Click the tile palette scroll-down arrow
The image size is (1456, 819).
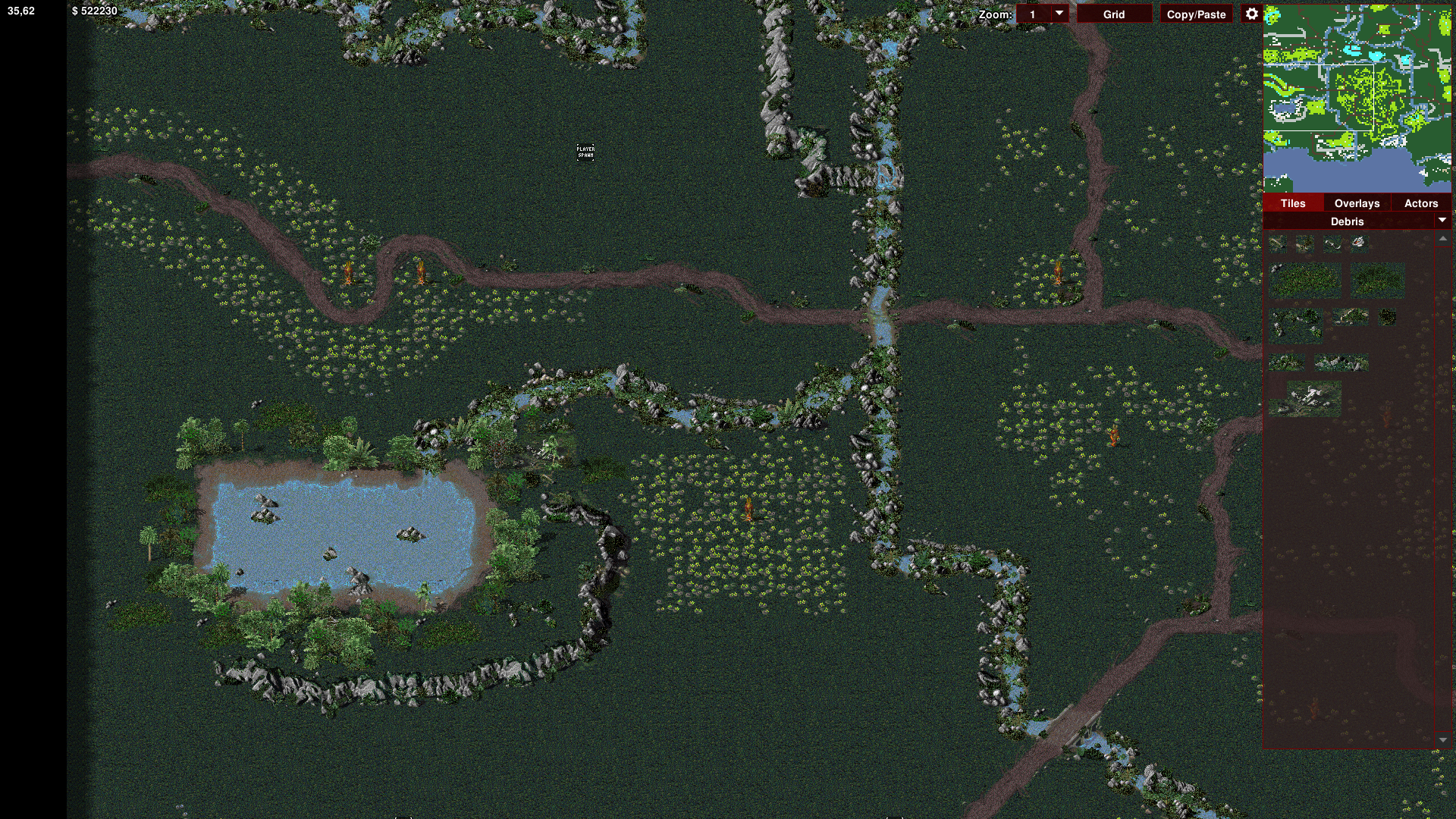tap(1442, 739)
